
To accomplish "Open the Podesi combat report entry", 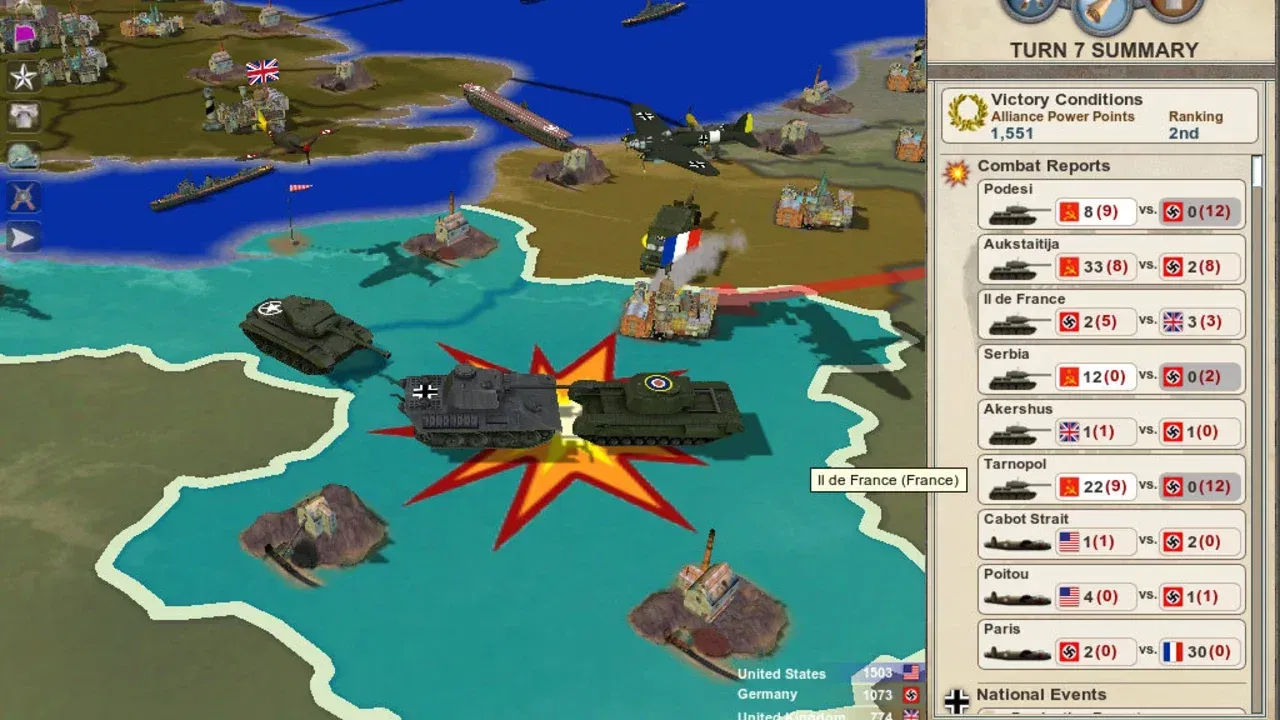I will point(1110,202).
